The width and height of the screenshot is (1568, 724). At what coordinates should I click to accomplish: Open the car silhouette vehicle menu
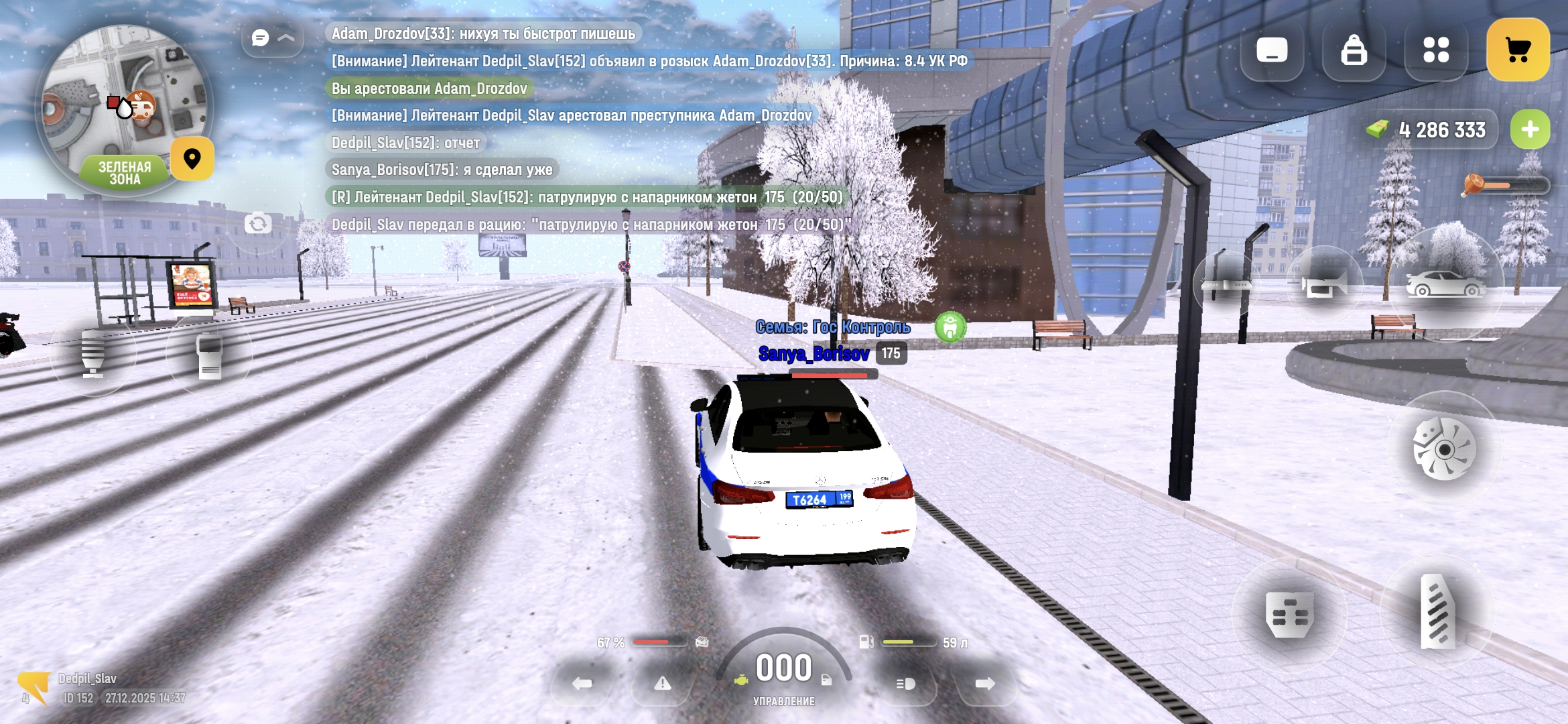tap(1445, 284)
